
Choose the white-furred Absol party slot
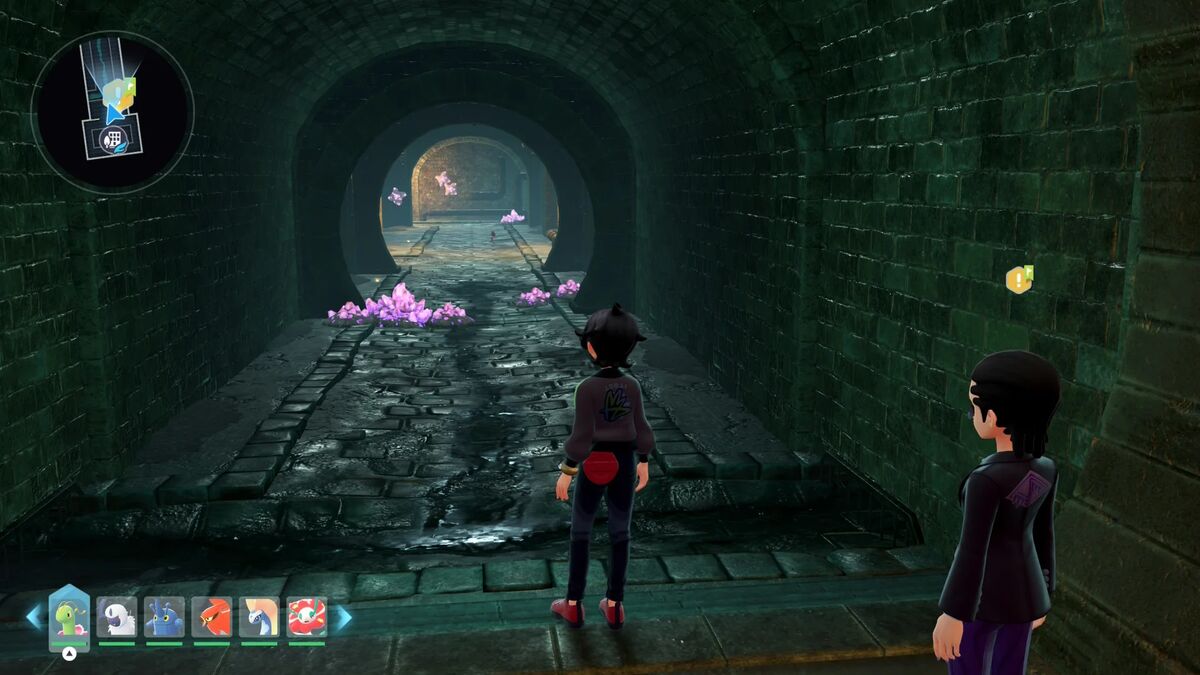[117, 617]
